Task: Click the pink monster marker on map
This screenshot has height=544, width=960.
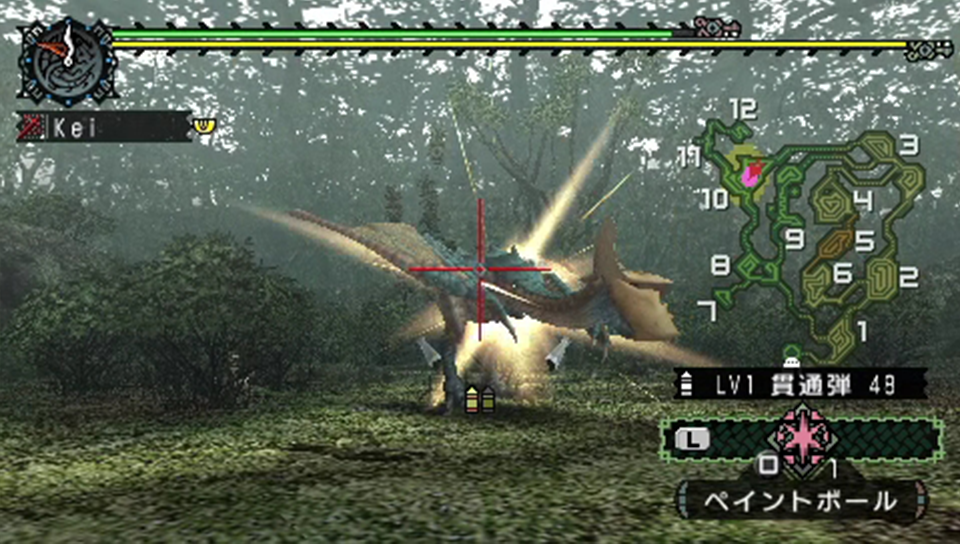Action: pyautogui.click(x=752, y=174)
